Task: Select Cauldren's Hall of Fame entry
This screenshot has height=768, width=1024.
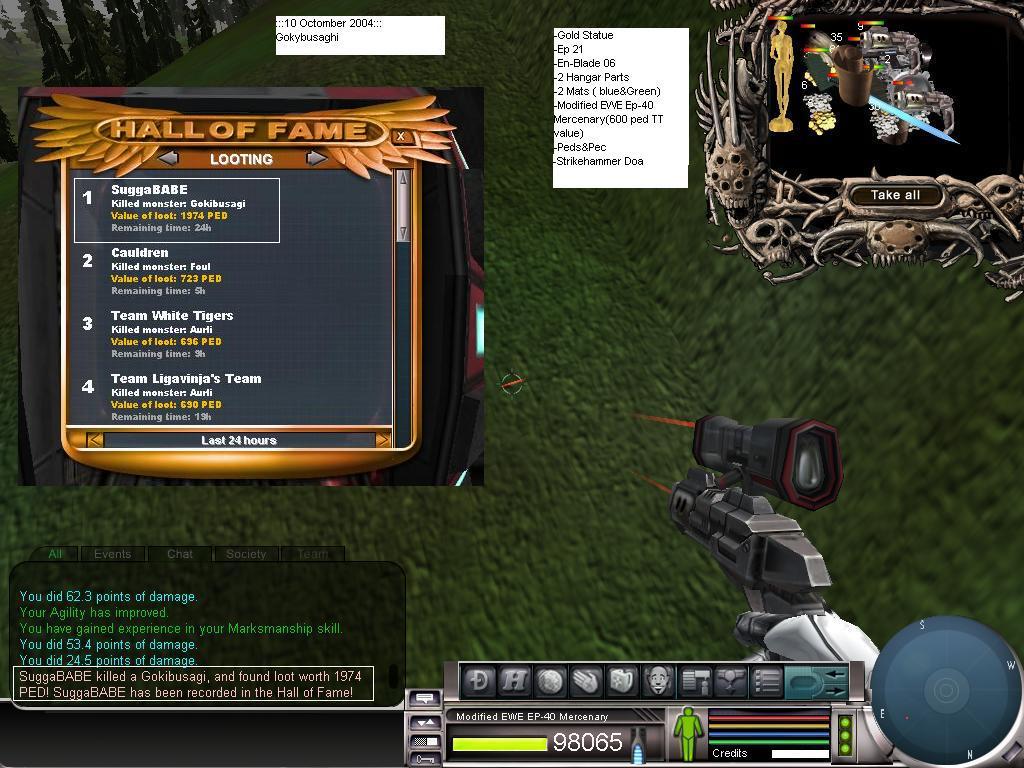Action: pyautogui.click(x=177, y=272)
